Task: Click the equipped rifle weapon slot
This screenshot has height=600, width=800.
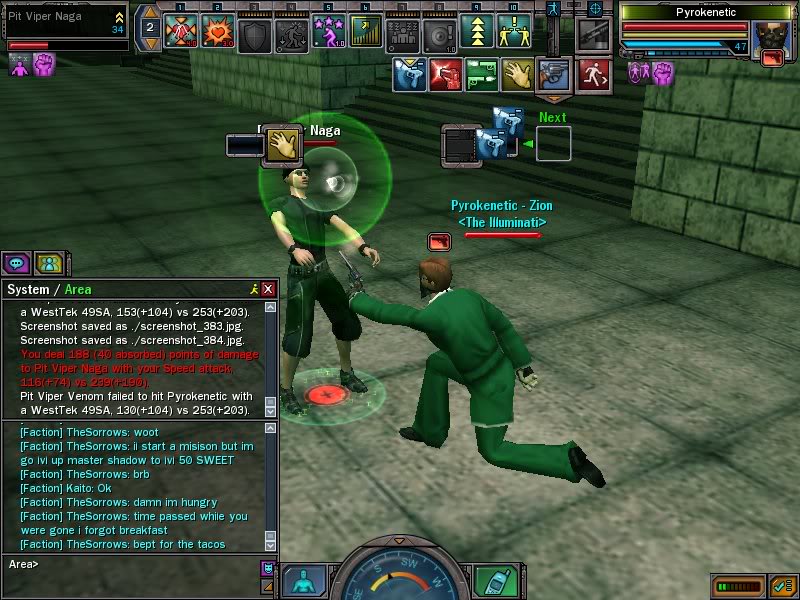Action: pyautogui.click(x=593, y=35)
